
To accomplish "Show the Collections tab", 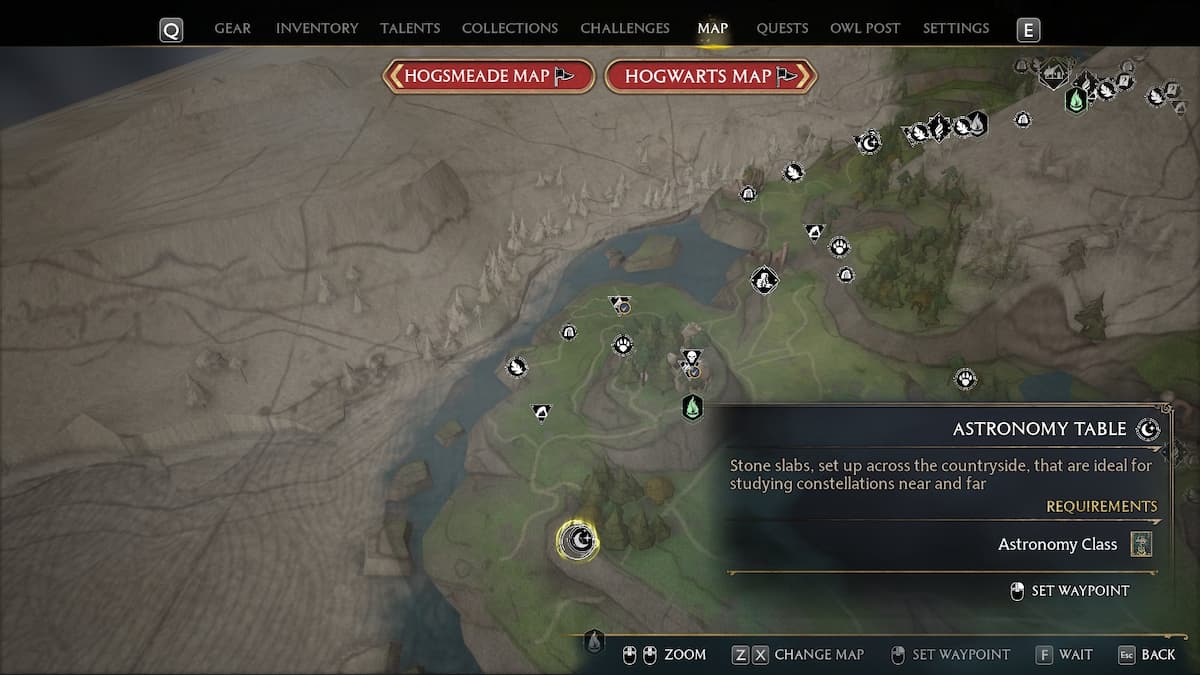I will point(509,28).
